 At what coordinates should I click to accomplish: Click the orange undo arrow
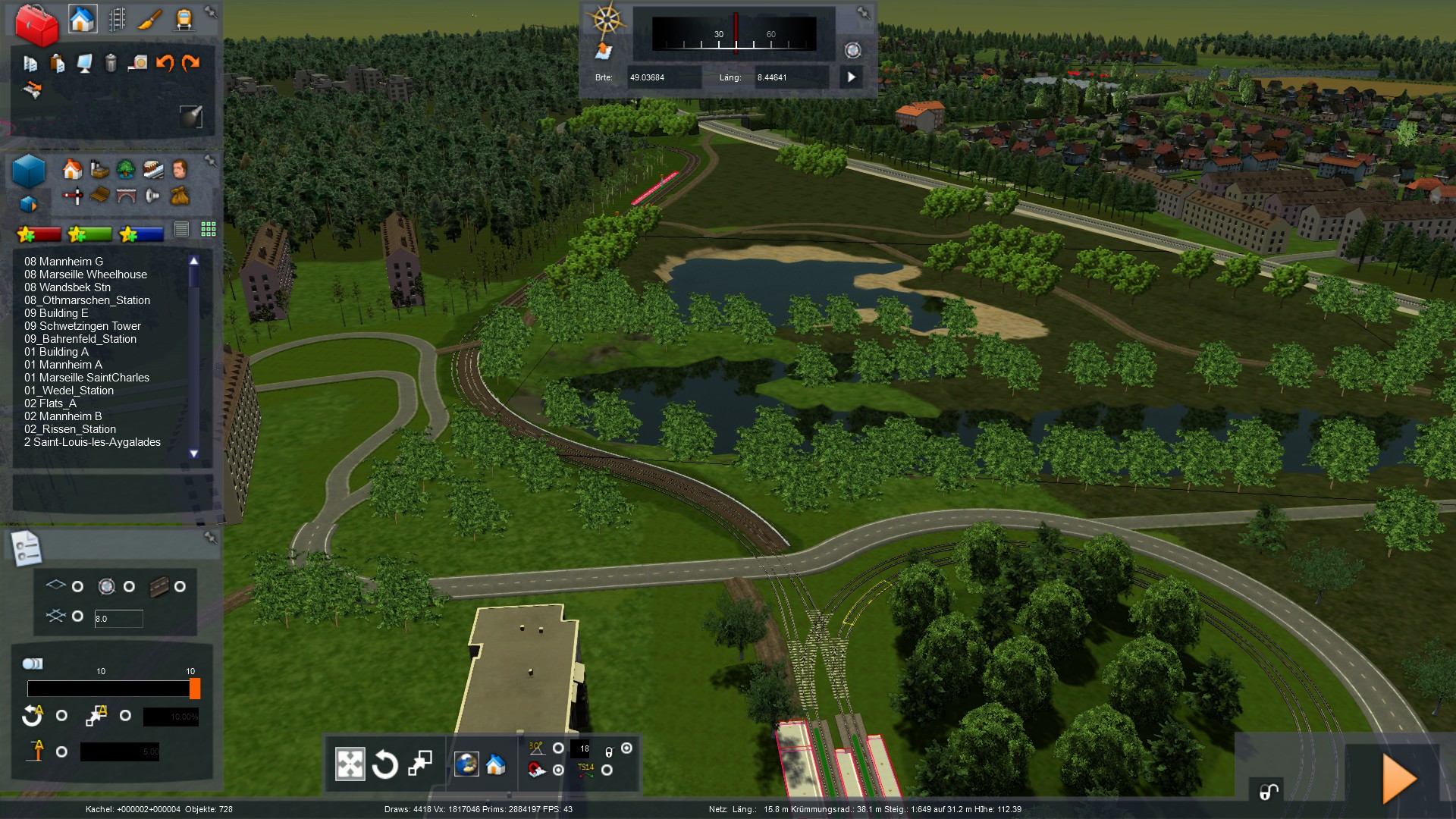(165, 63)
